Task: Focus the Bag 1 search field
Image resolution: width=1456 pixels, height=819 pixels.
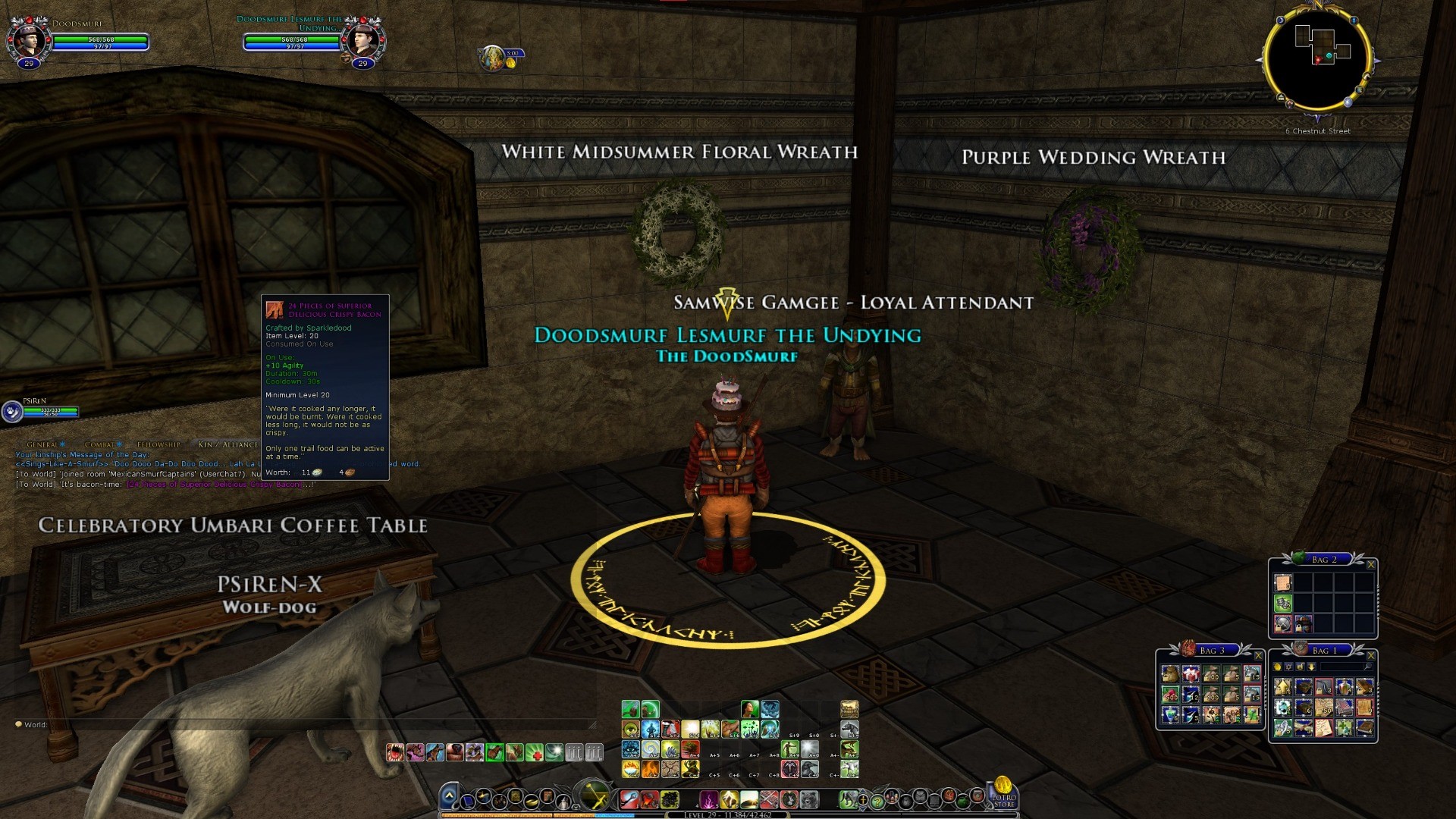Action: tap(1343, 667)
